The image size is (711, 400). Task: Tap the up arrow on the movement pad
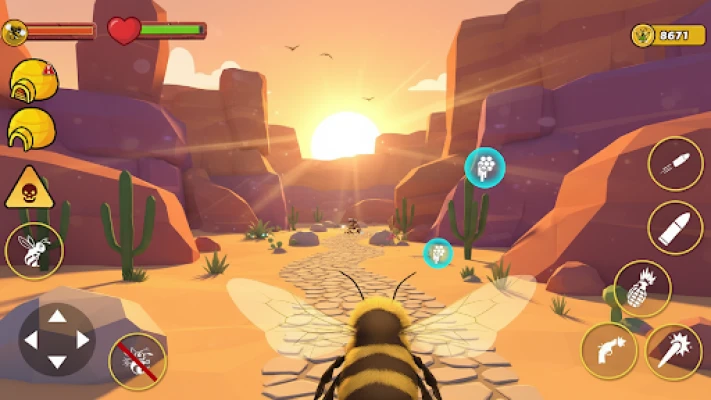tap(57, 317)
